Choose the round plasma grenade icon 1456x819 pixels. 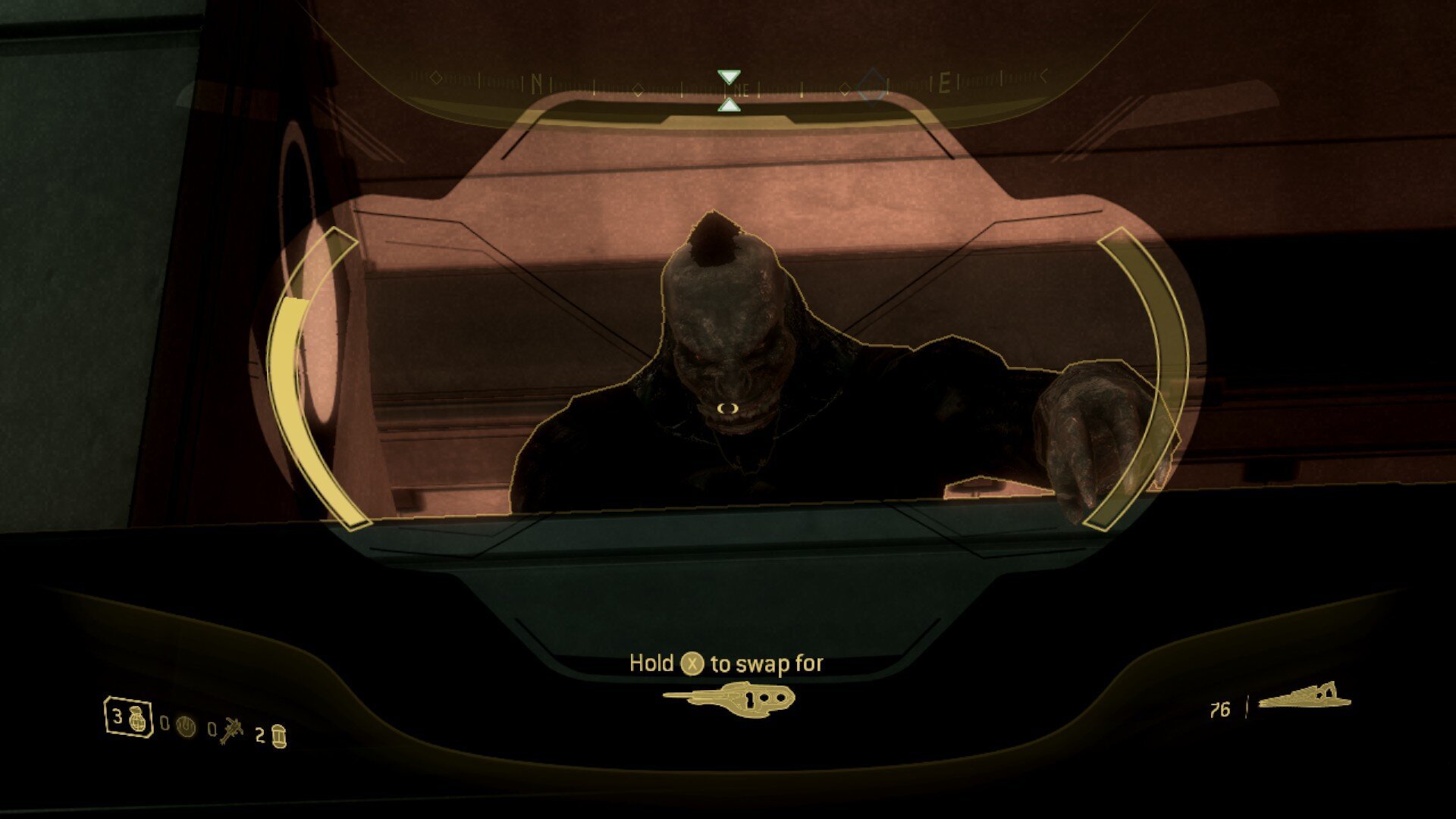(x=185, y=727)
